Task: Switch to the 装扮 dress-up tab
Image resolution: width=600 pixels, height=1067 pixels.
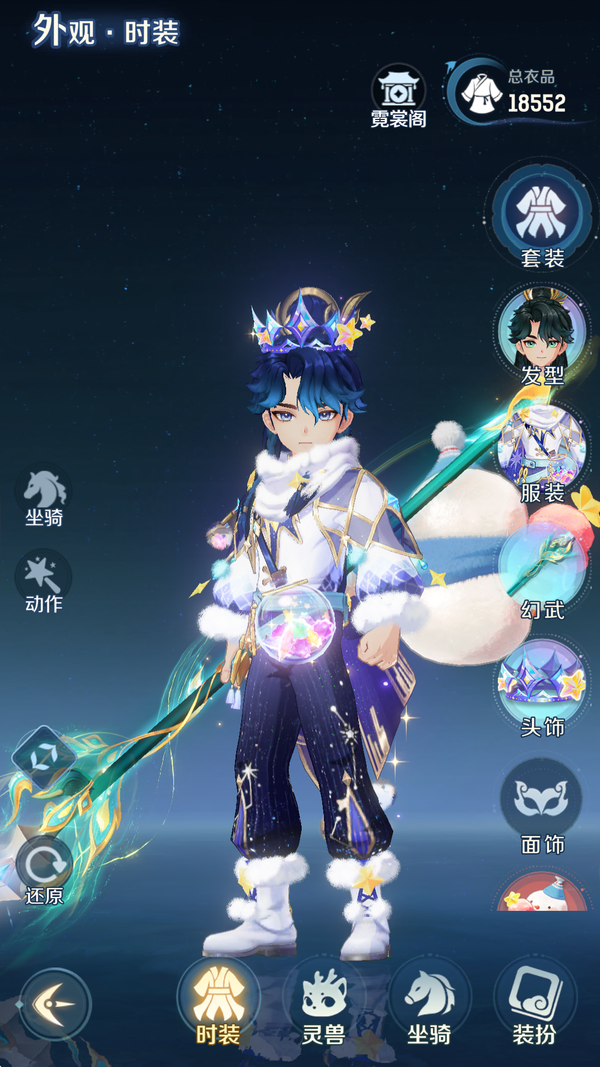Action: 534,1002
